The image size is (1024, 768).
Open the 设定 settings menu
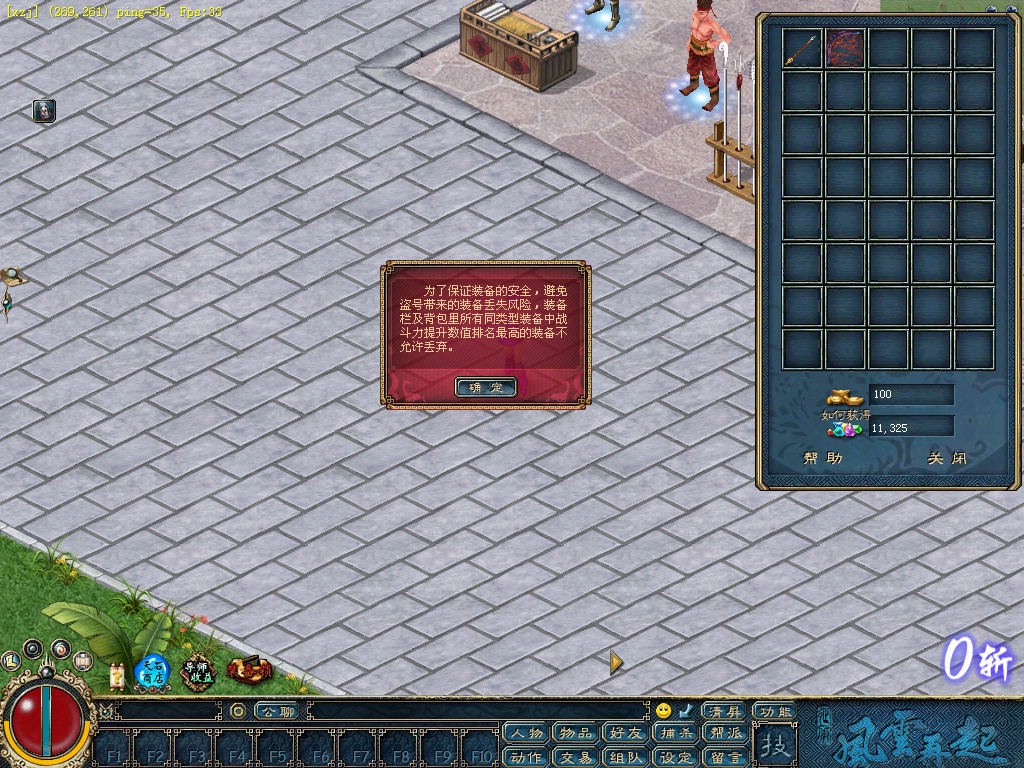point(676,757)
